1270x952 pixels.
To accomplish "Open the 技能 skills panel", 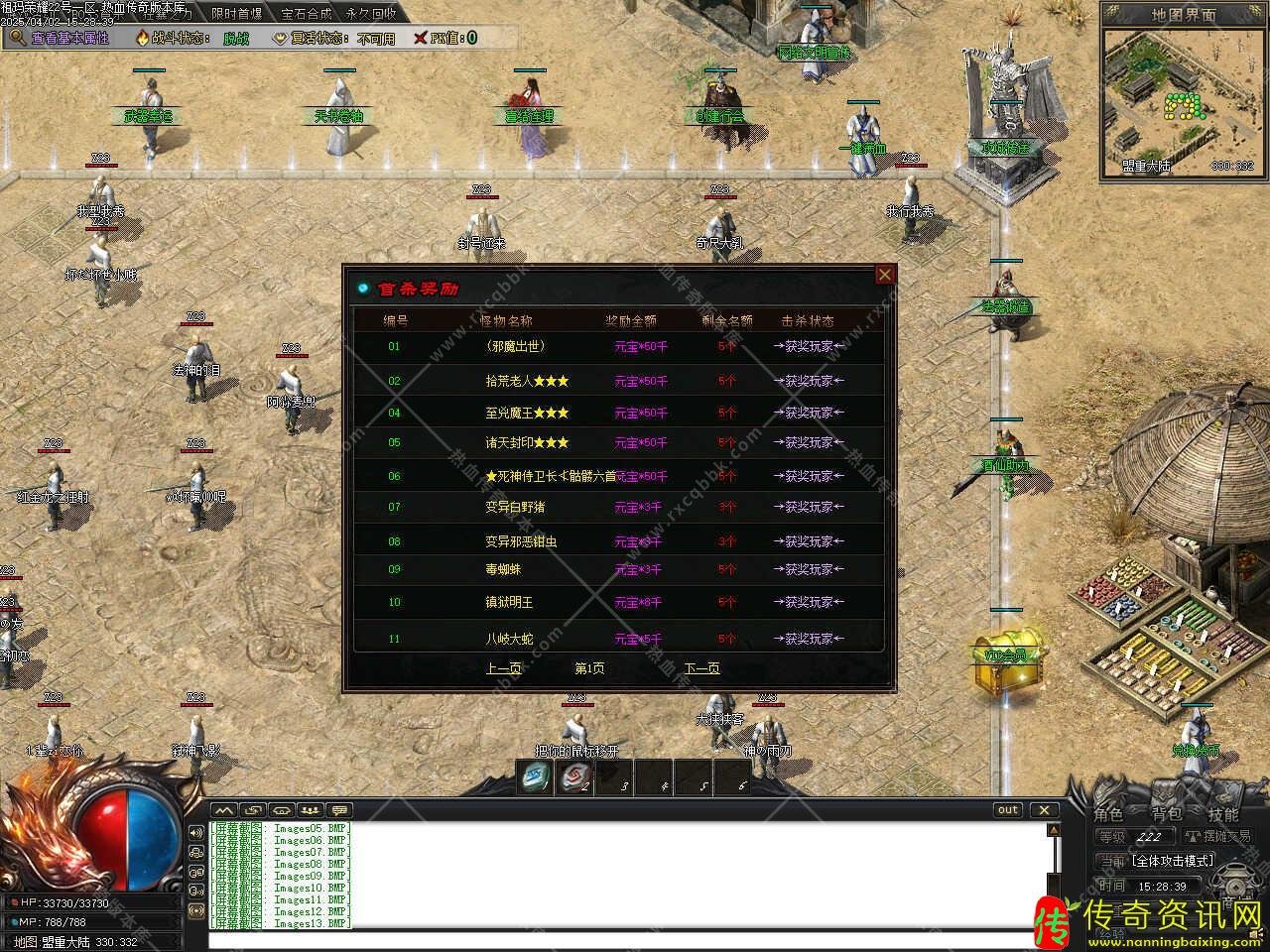I will [1222, 815].
